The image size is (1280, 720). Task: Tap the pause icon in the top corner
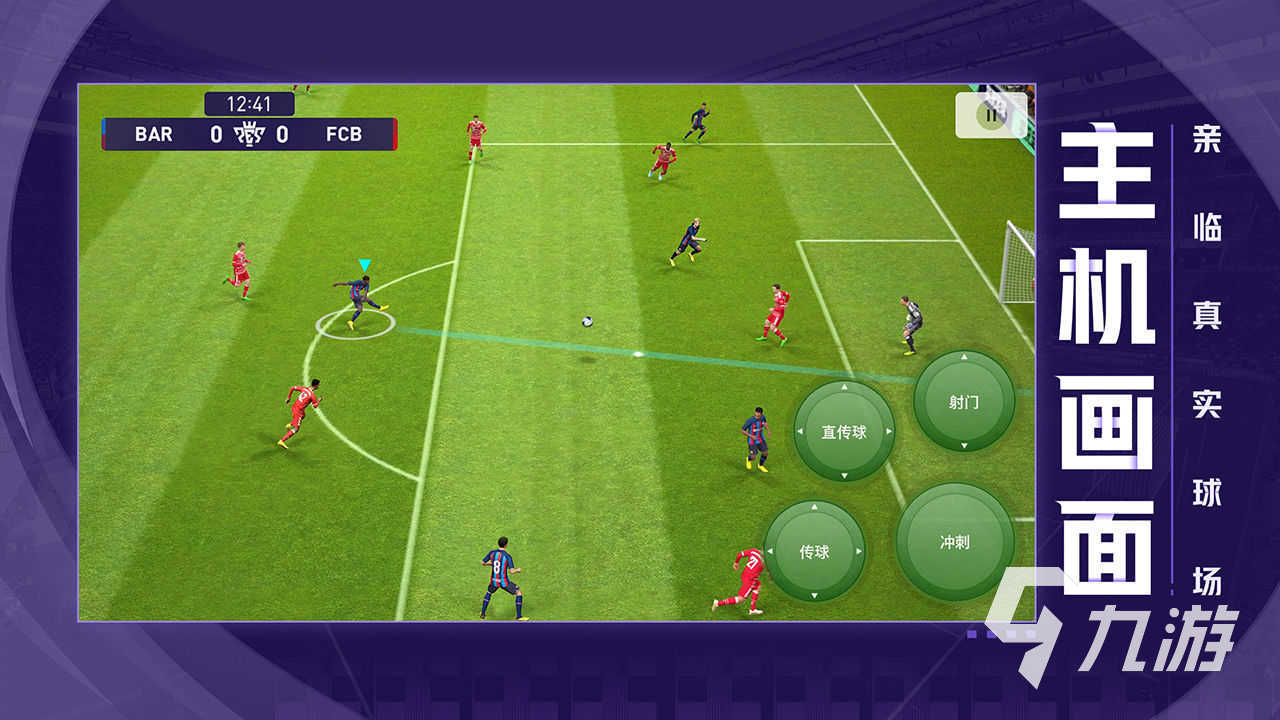tap(990, 116)
